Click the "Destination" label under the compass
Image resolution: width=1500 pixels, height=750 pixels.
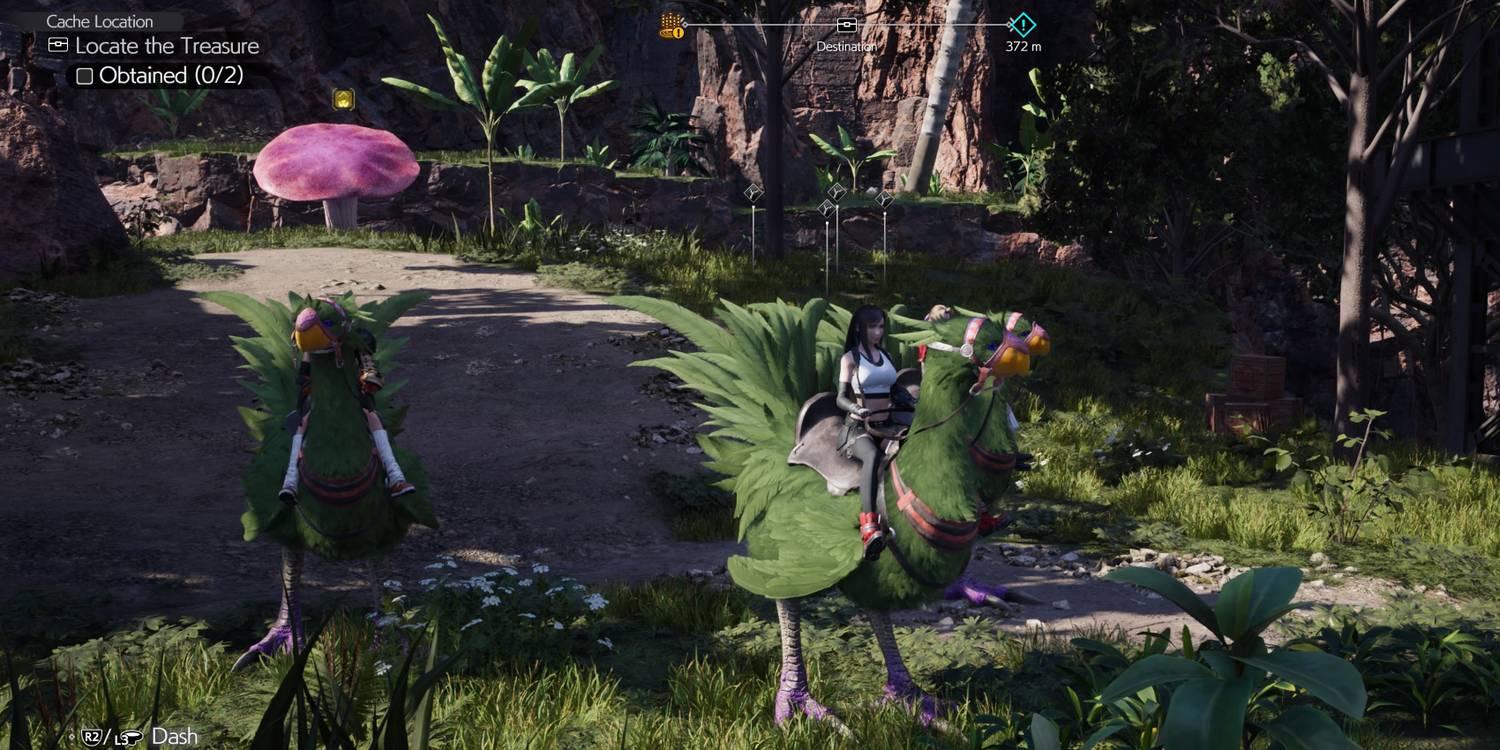coord(845,46)
